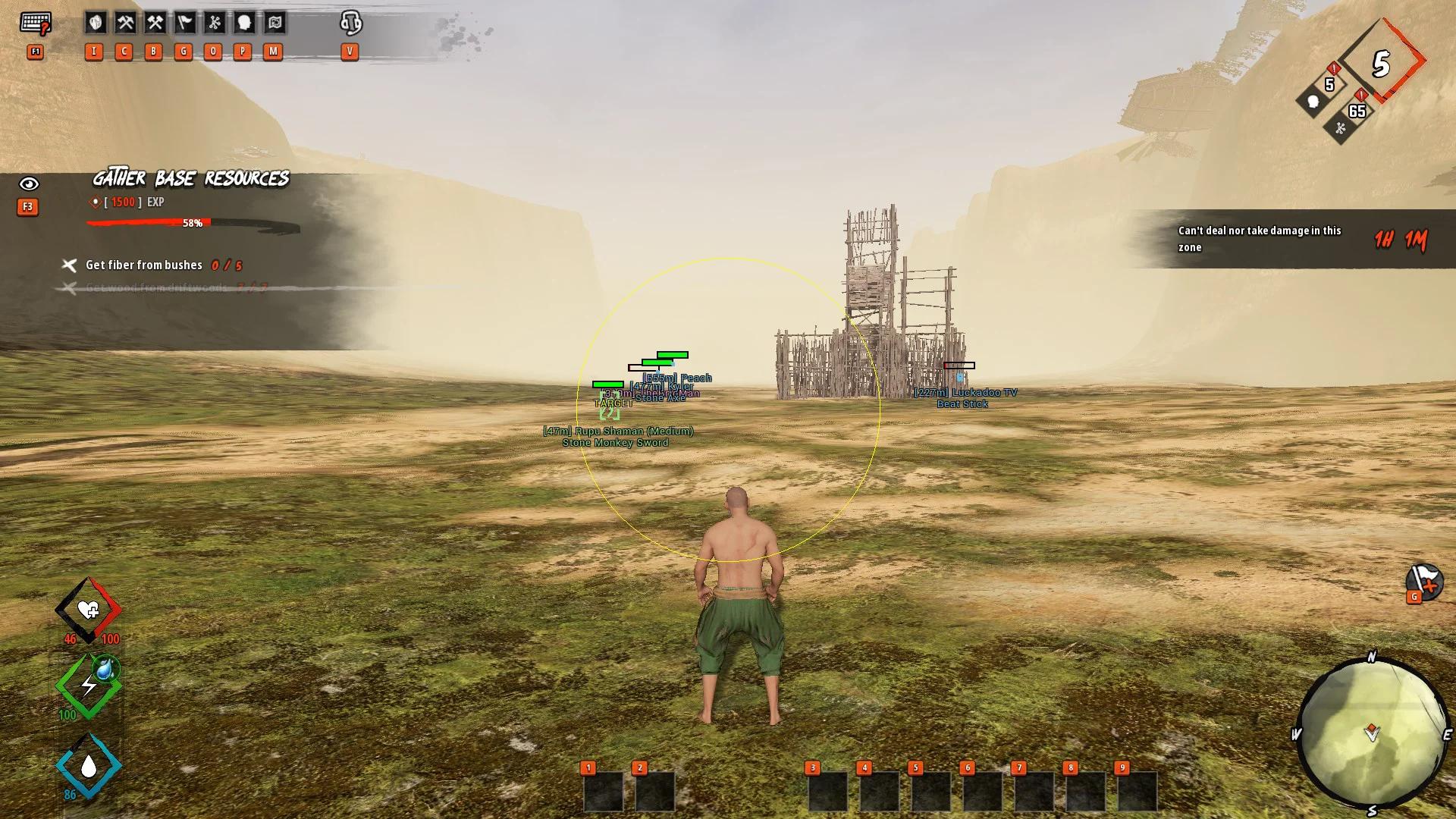Open the character head profile icon in top bar

point(244,23)
